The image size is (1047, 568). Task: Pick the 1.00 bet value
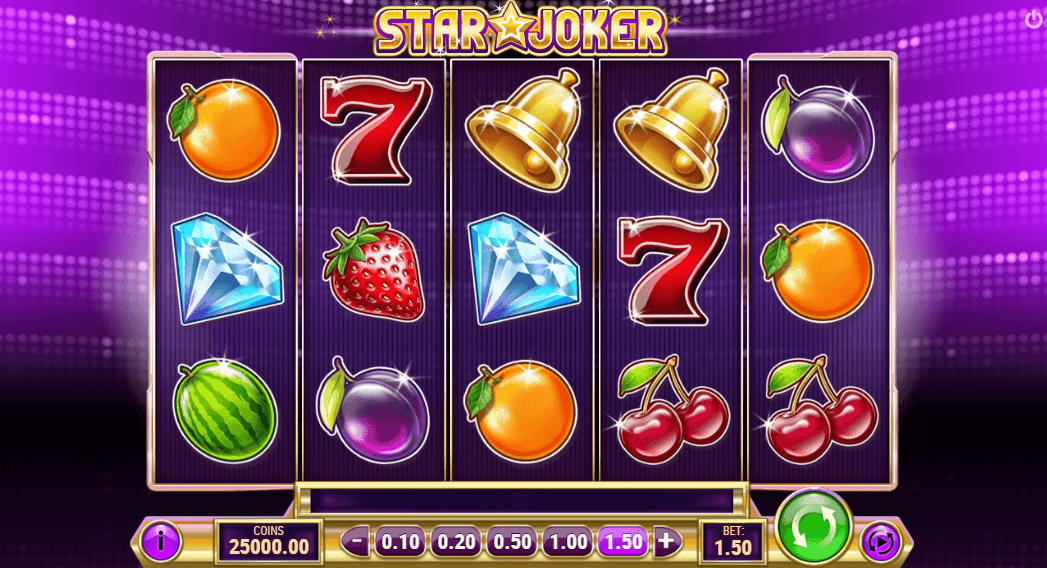click(568, 542)
